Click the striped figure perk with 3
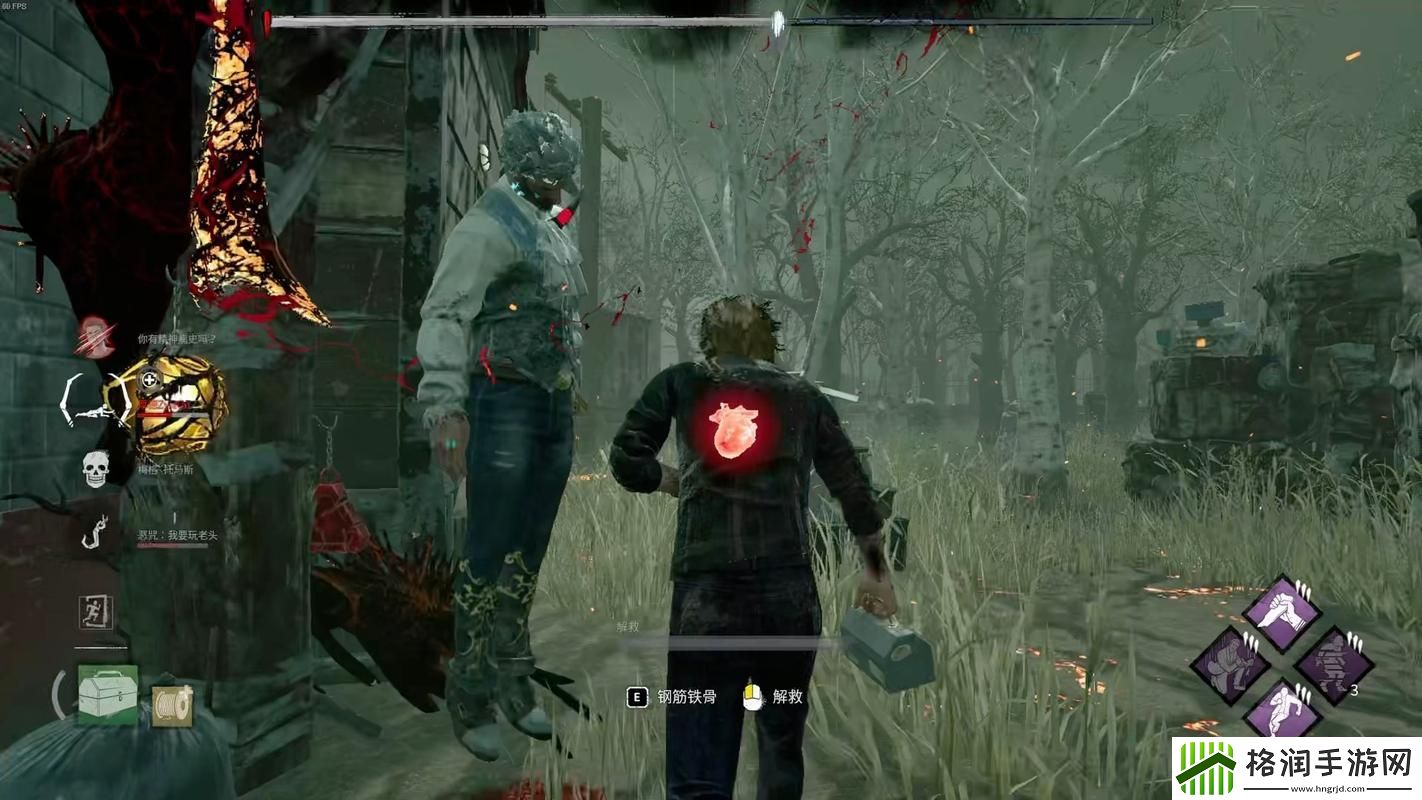 [x=1333, y=665]
